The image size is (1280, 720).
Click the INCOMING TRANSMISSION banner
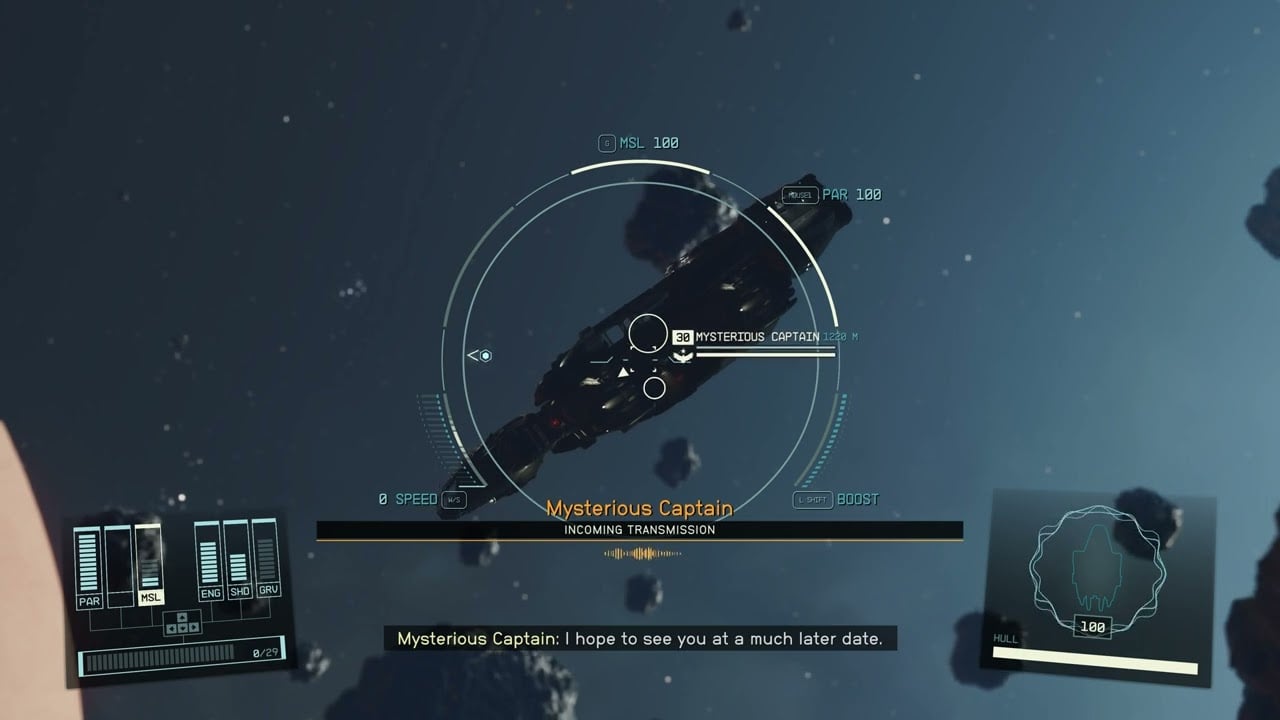(640, 530)
